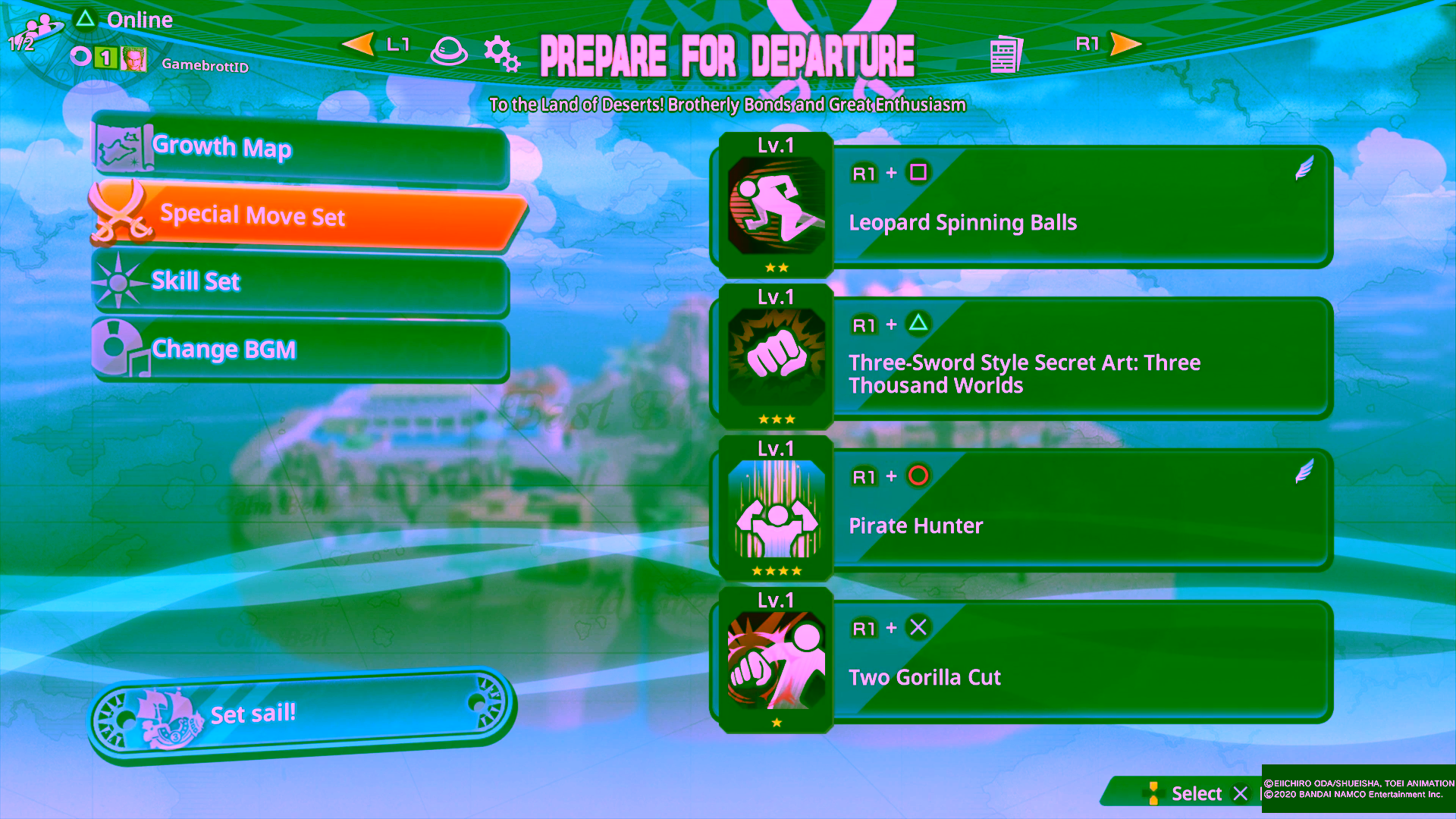
Task: Open the Growth Map menu
Action: point(300,147)
